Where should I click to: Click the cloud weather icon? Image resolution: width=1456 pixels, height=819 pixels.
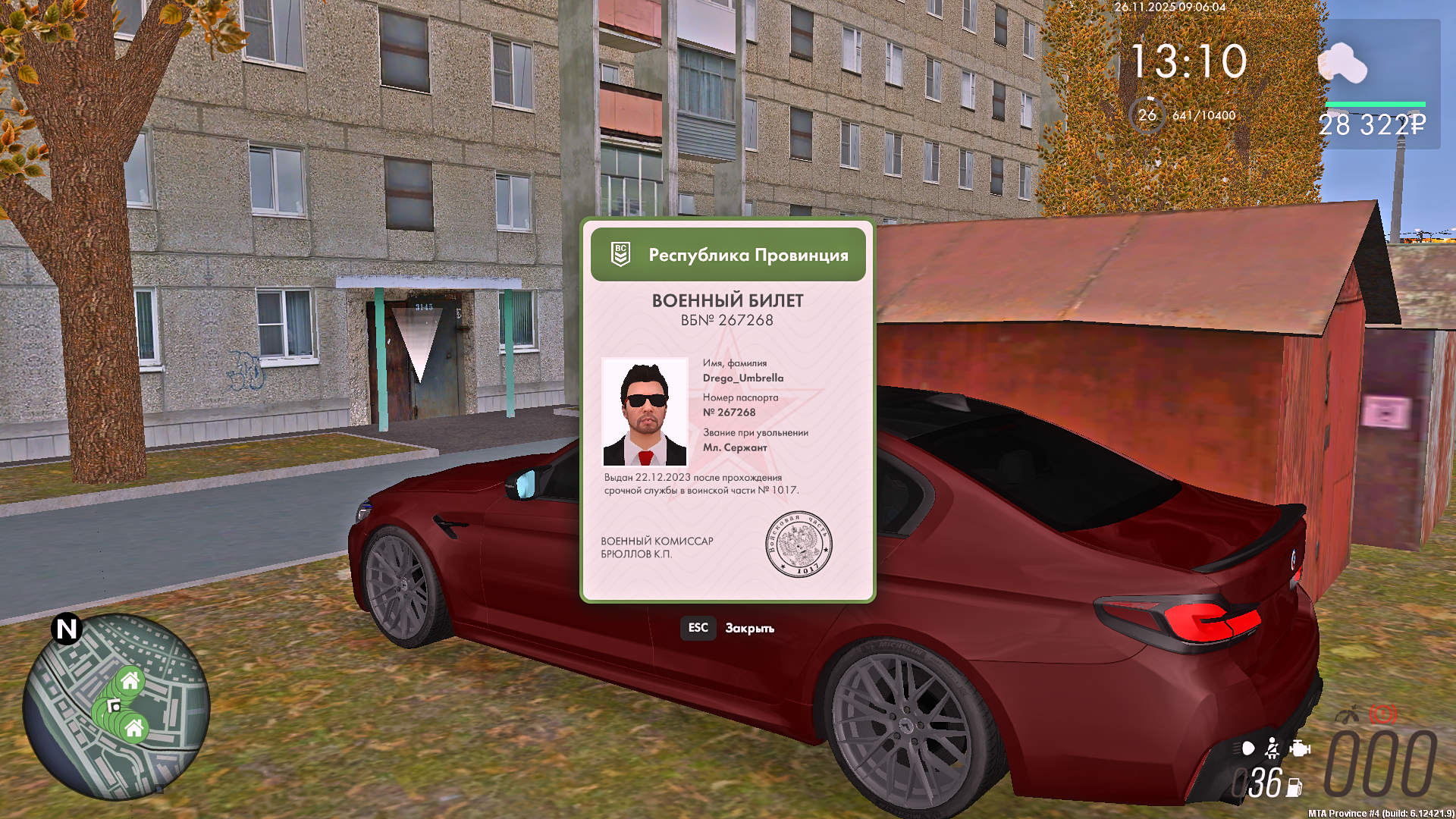[1342, 63]
